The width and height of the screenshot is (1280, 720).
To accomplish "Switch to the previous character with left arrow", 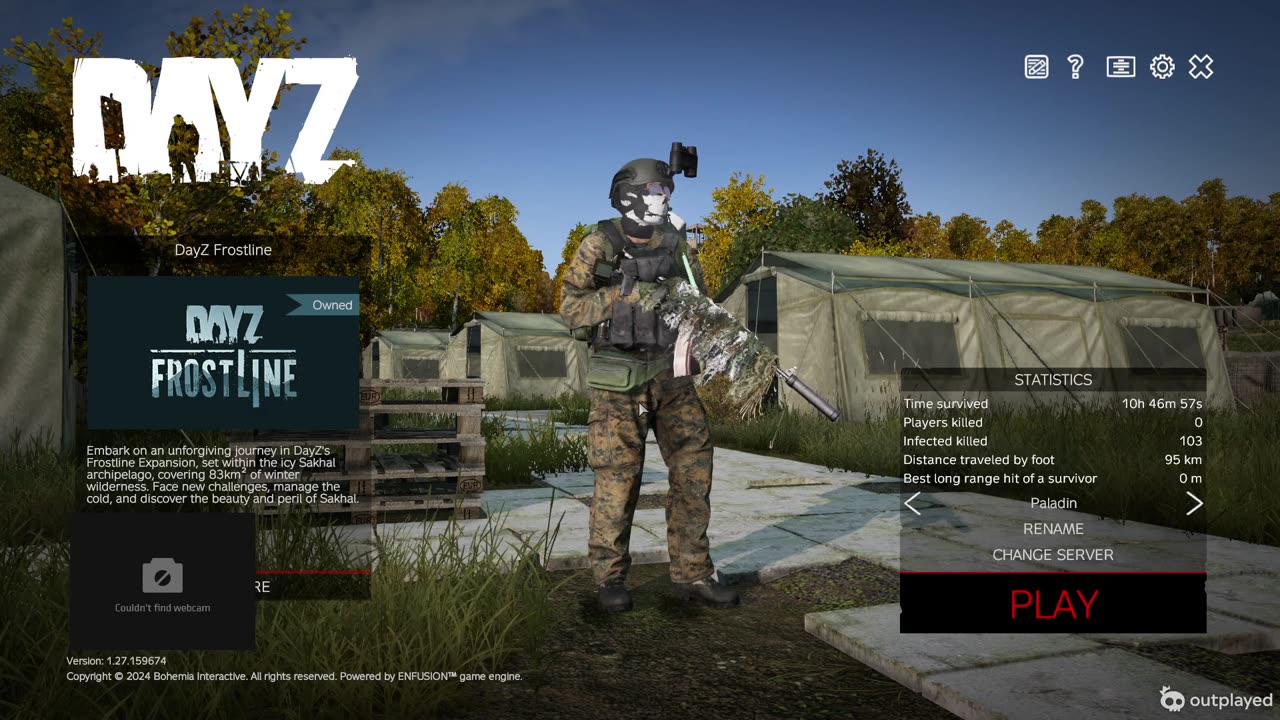I will 912,504.
